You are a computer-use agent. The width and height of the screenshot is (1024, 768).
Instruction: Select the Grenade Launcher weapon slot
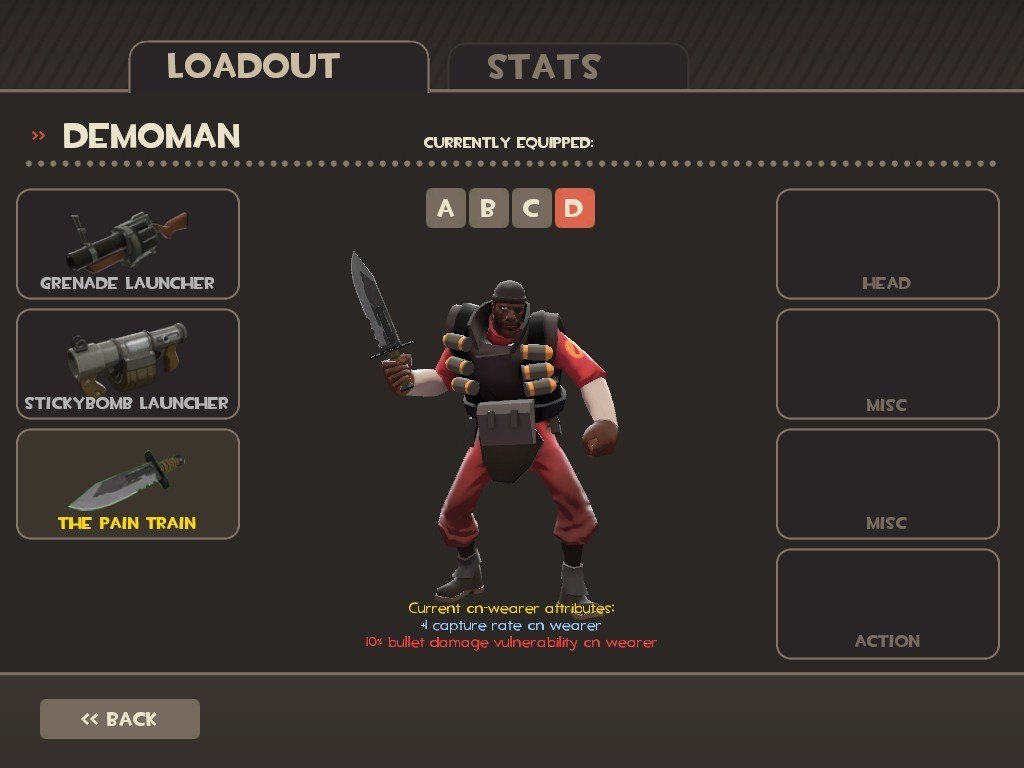point(128,244)
